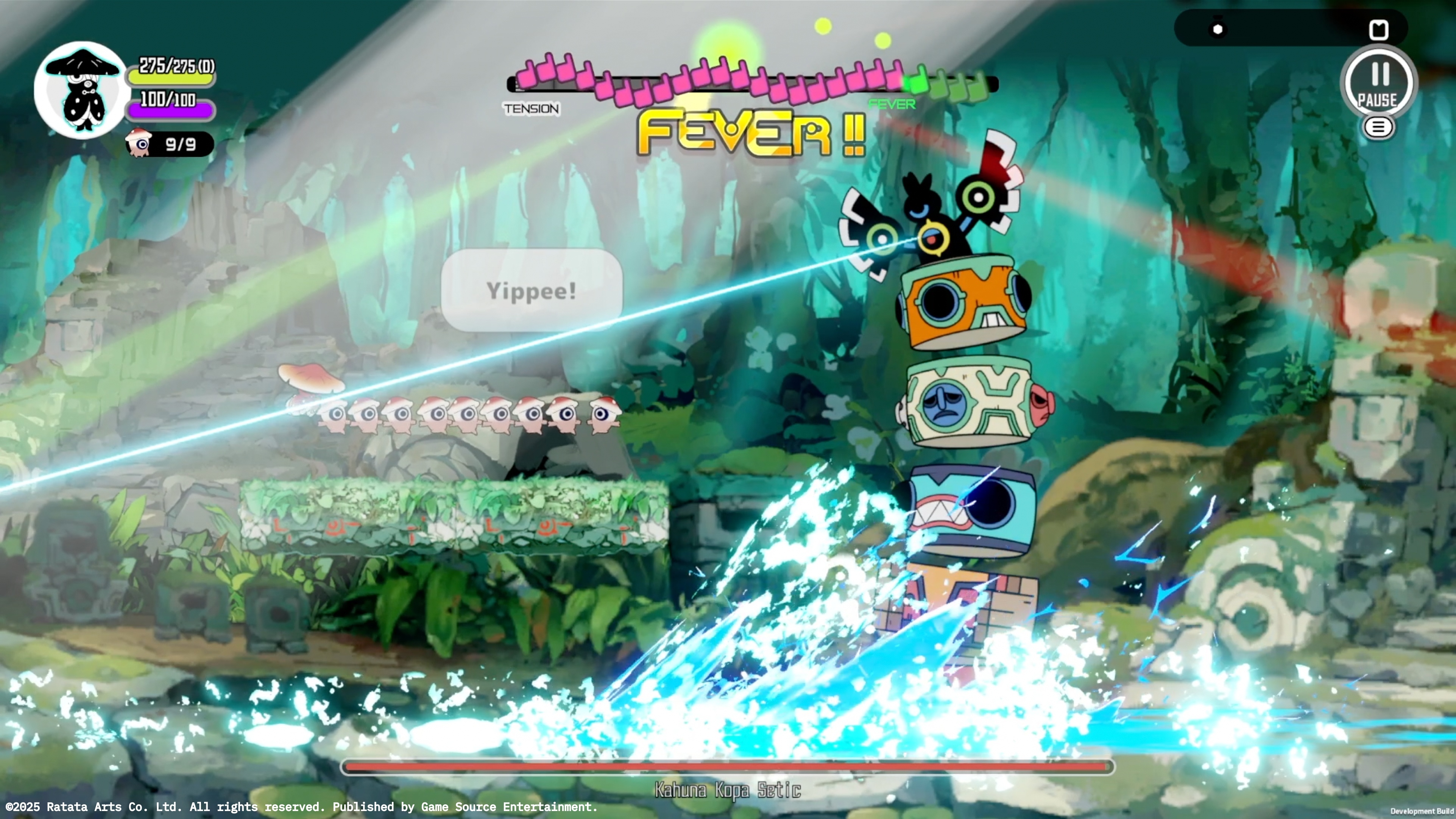This screenshot has height=819, width=1456.
Task: Select the white bag icon in top bar
Action: 1378,30
